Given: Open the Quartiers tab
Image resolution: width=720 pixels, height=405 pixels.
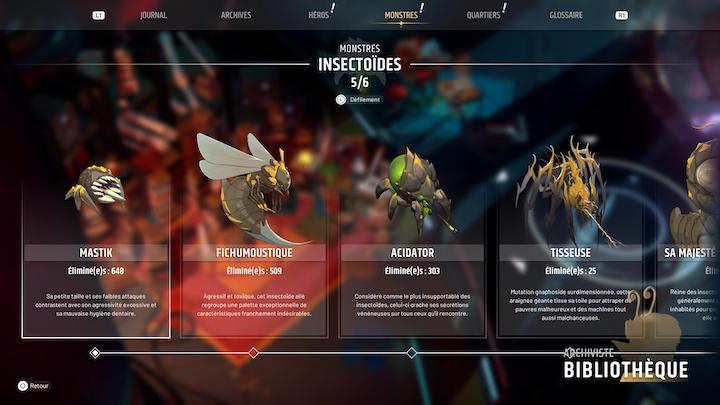Looking at the screenshot, I should point(483,15).
